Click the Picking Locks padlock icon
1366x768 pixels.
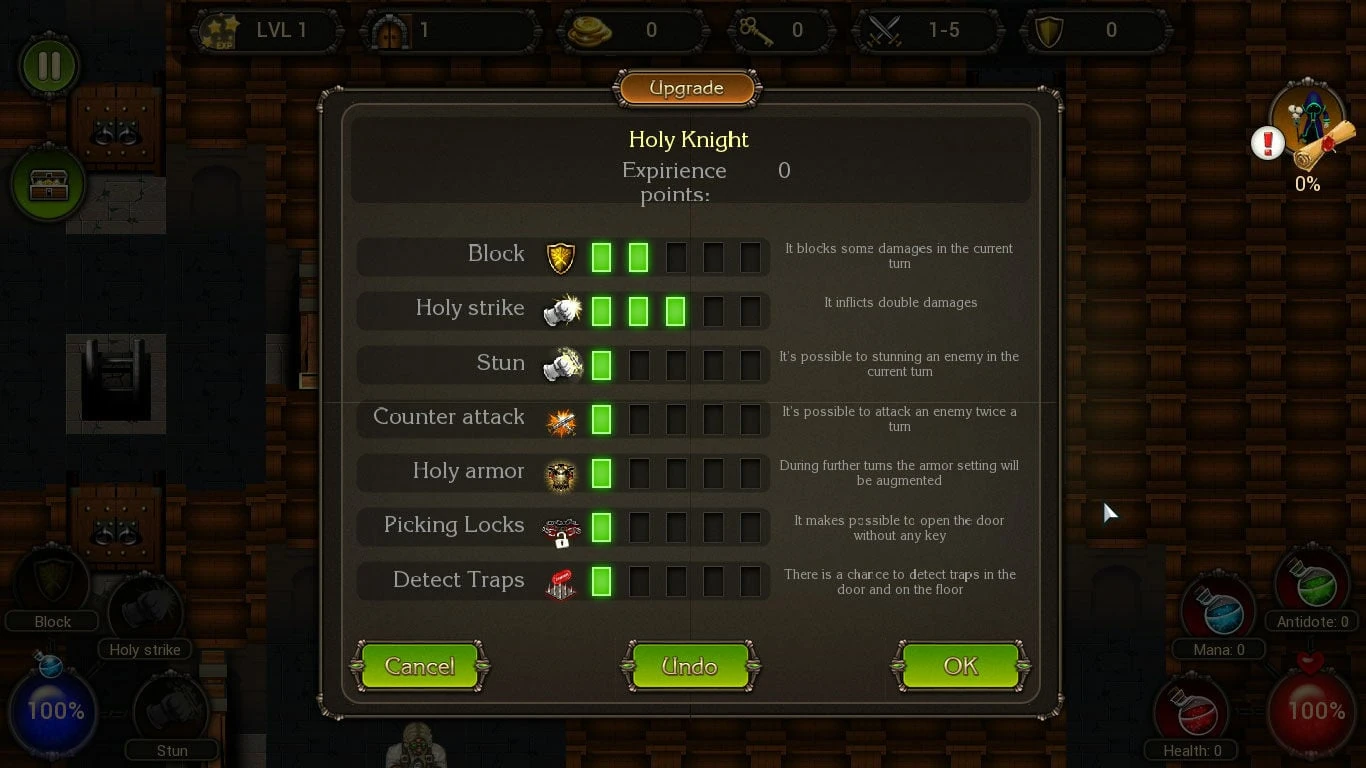pyautogui.click(x=560, y=528)
